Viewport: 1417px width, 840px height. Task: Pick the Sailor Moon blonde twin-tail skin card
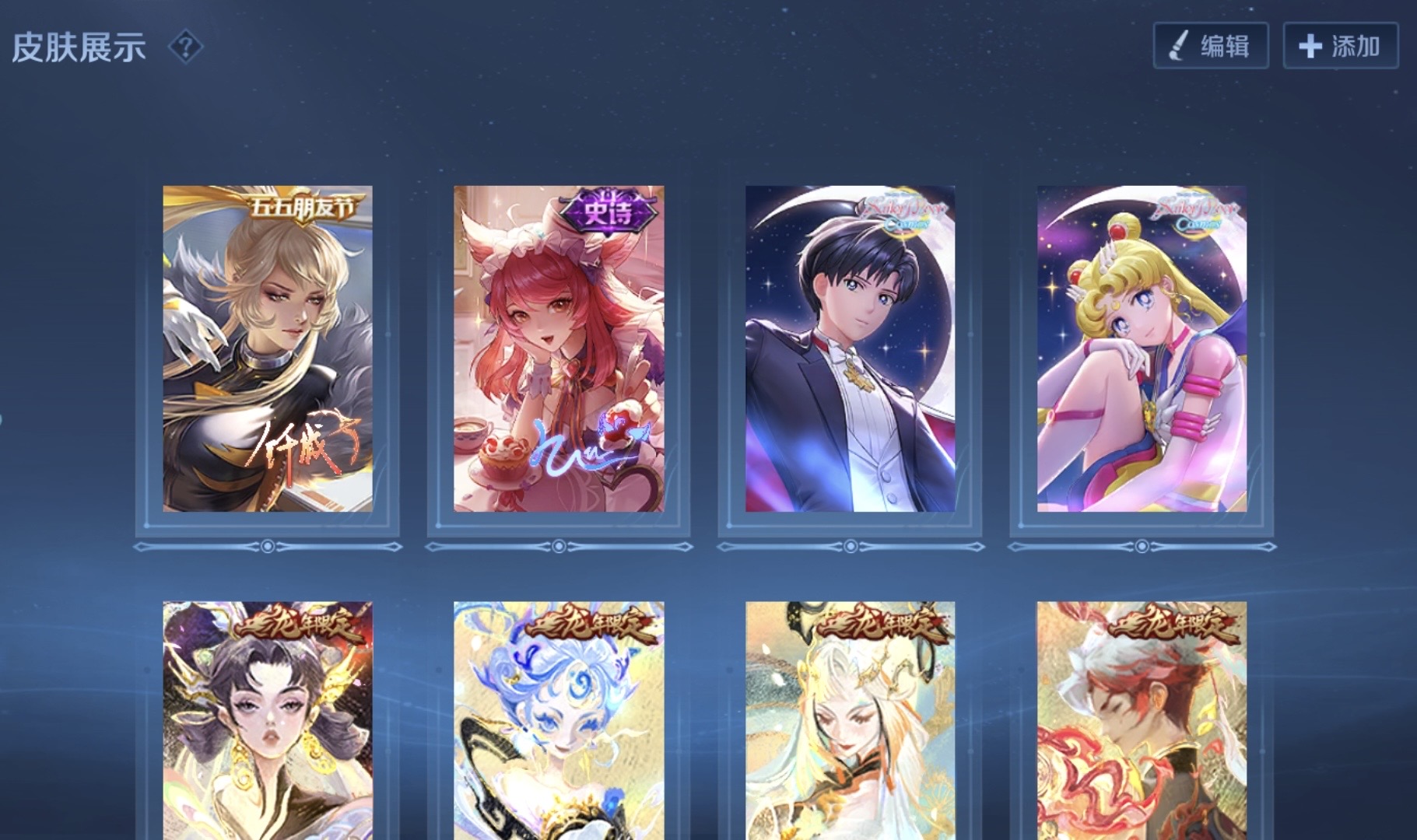click(x=1142, y=348)
